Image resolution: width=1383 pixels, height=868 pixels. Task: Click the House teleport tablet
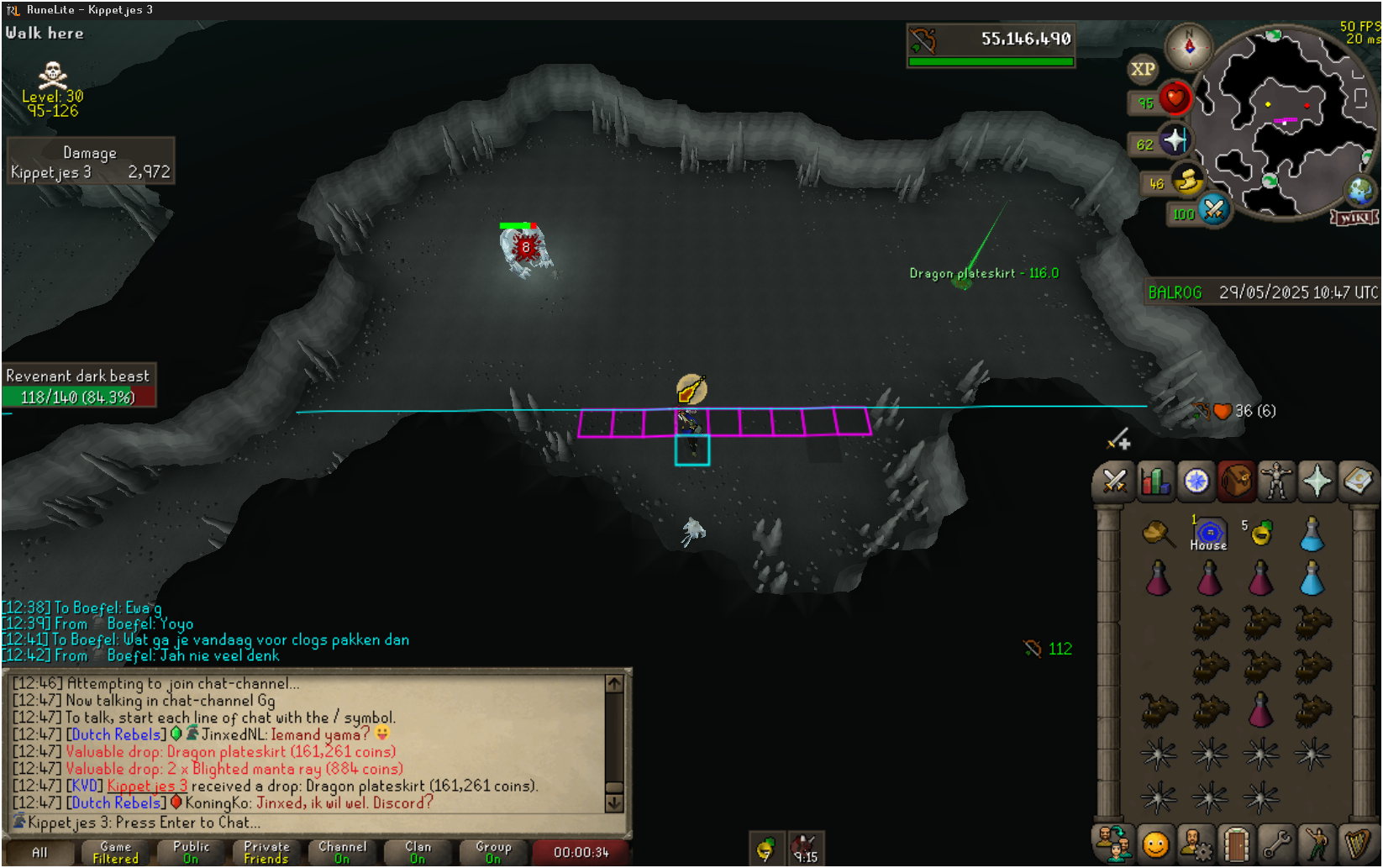(1209, 534)
